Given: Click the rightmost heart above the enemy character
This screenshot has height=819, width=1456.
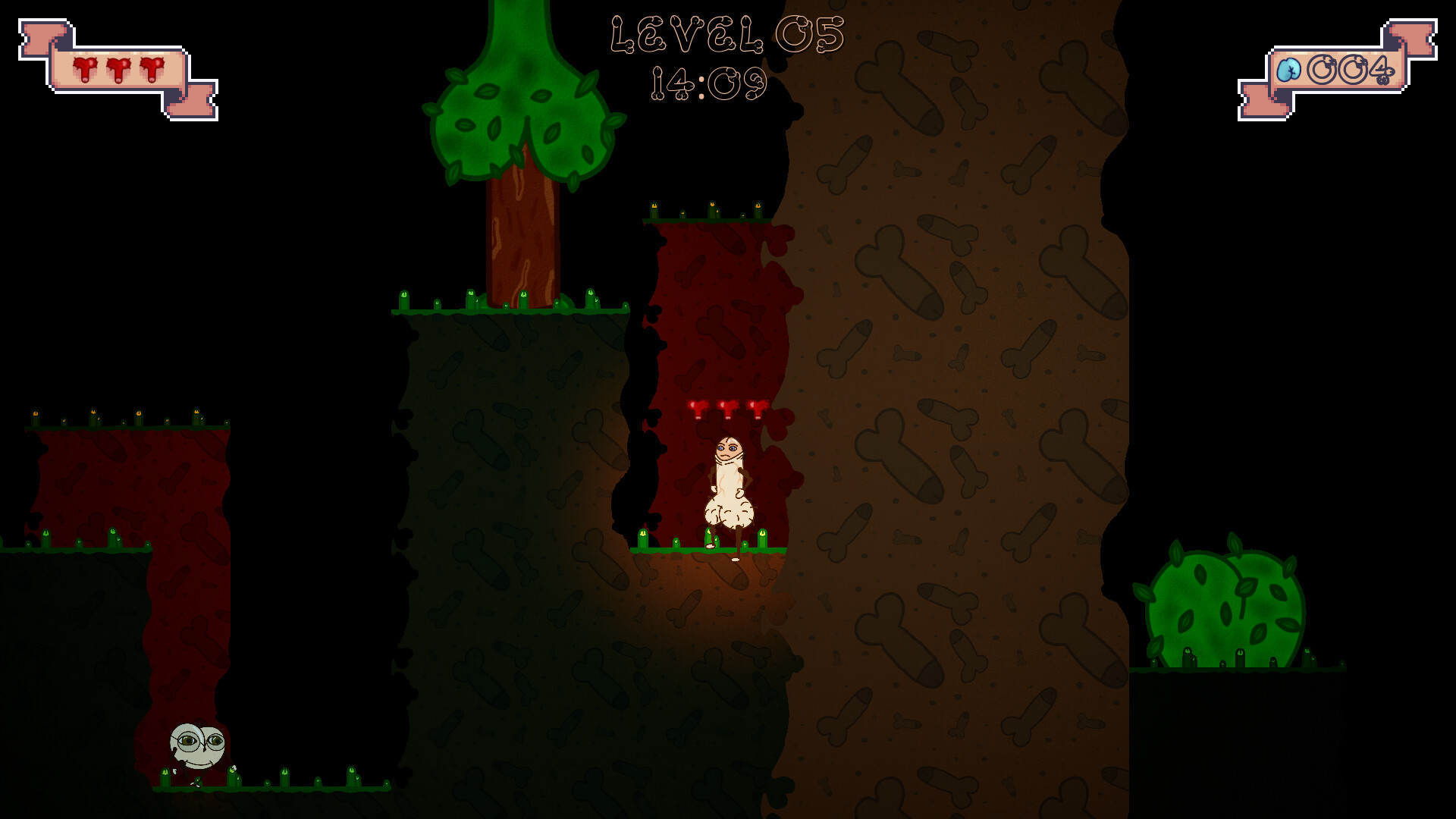Looking at the screenshot, I should coord(759,409).
